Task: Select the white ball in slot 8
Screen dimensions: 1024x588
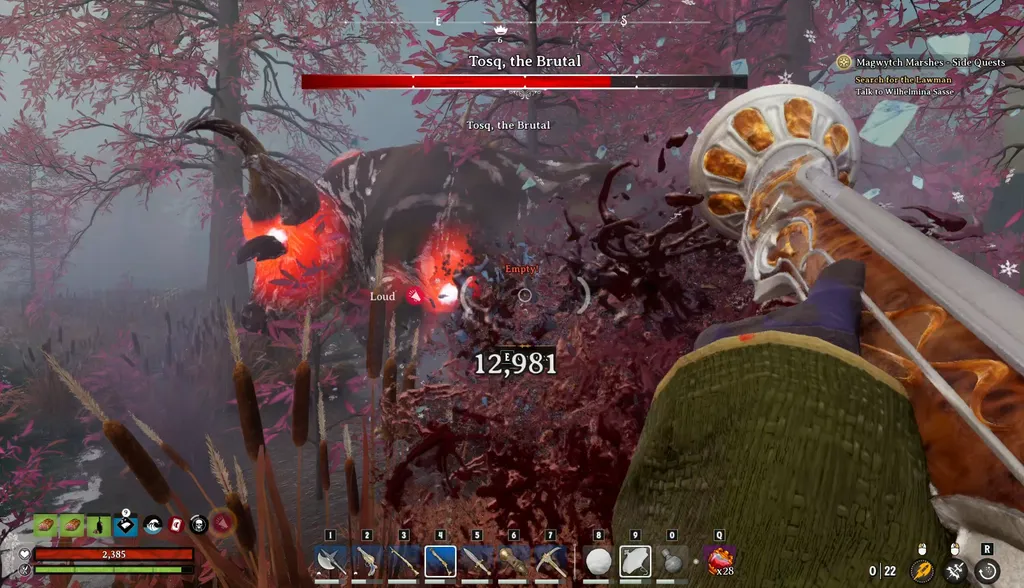Action: tap(598, 561)
